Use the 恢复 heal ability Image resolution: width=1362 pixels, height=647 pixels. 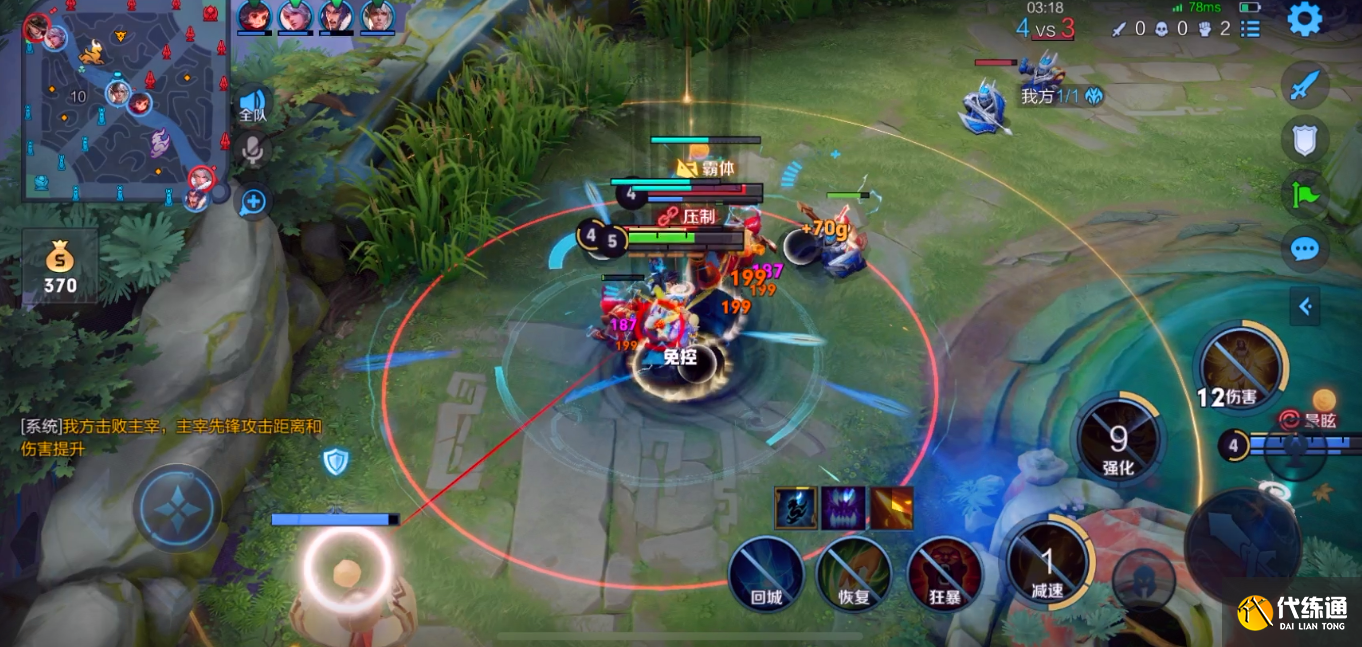853,573
